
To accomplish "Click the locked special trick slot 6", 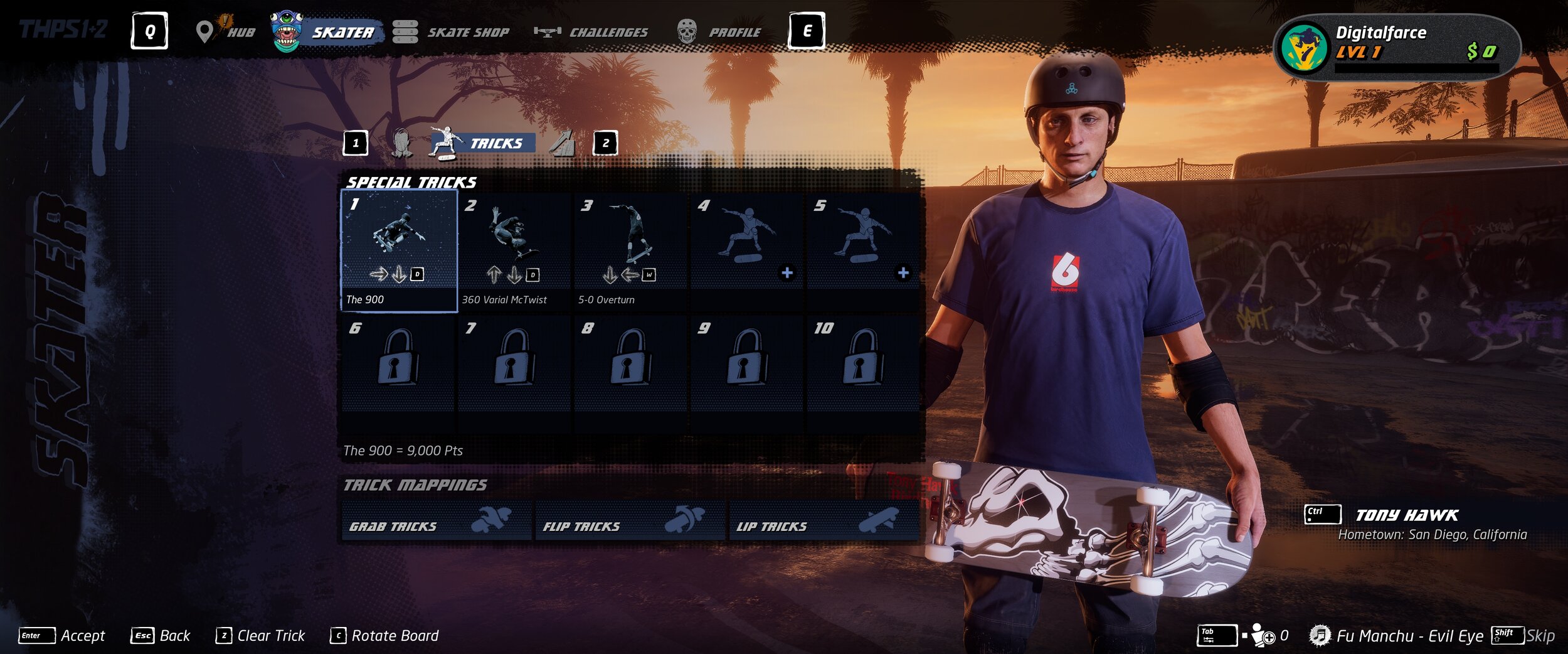I will click(399, 364).
